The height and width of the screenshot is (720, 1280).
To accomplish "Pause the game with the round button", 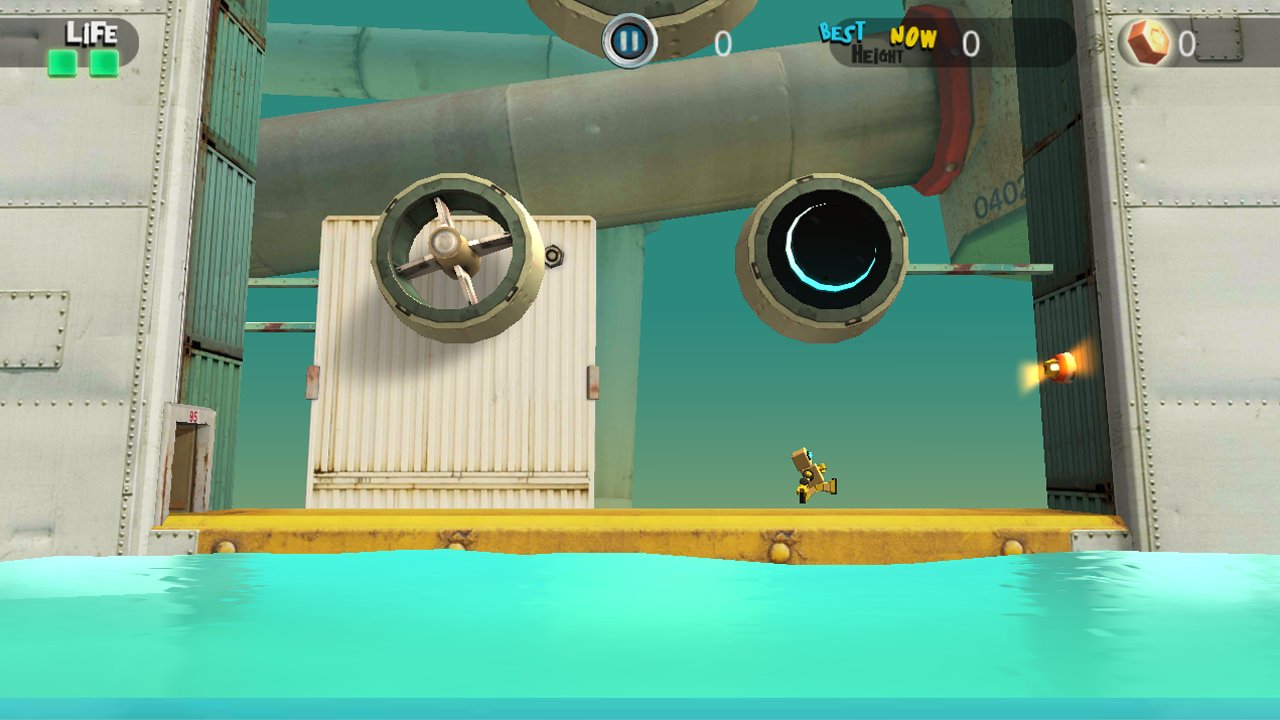I will (x=629, y=42).
